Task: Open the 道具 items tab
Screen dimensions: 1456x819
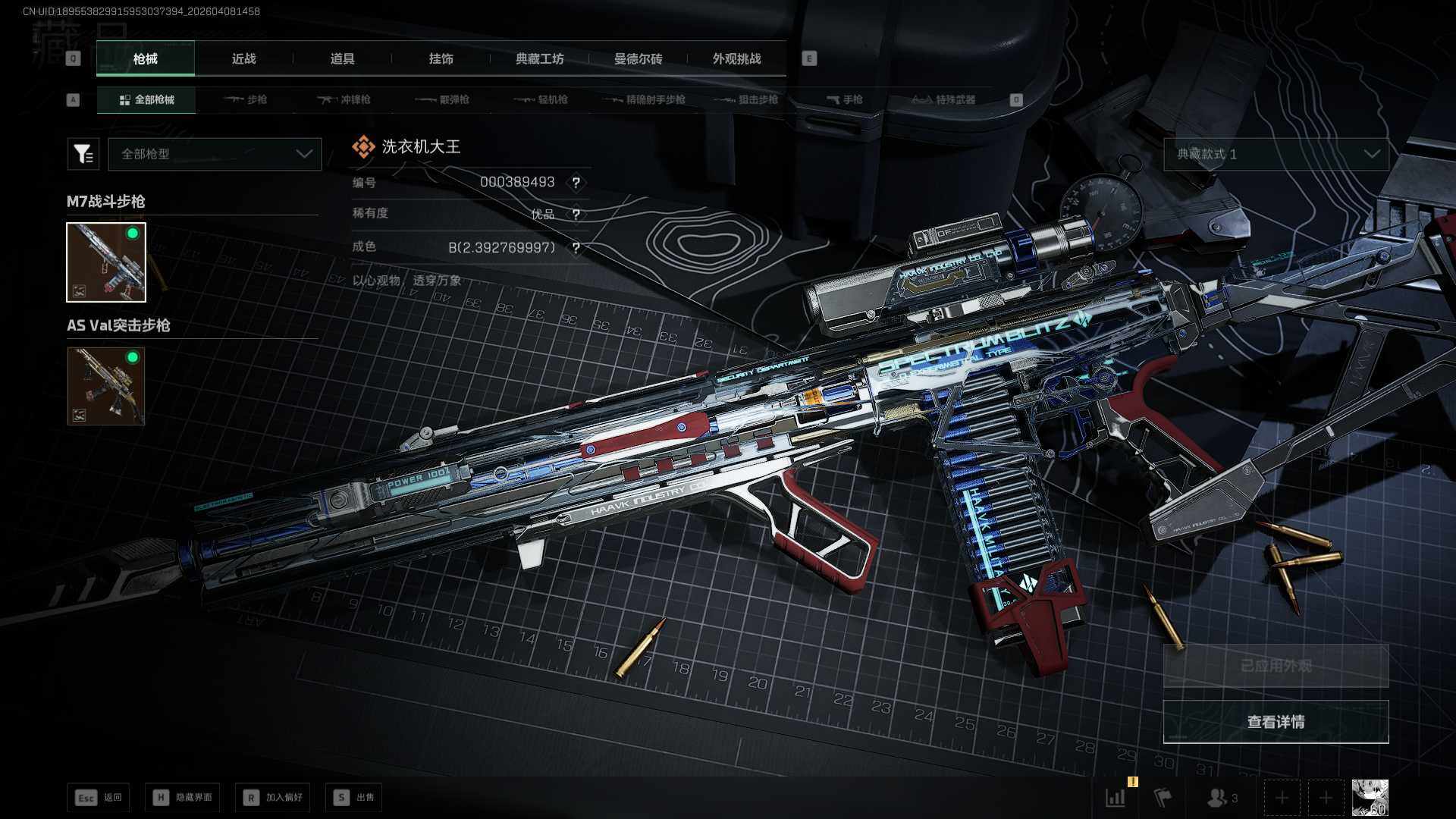Action: pyautogui.click(x=342, y=58)
